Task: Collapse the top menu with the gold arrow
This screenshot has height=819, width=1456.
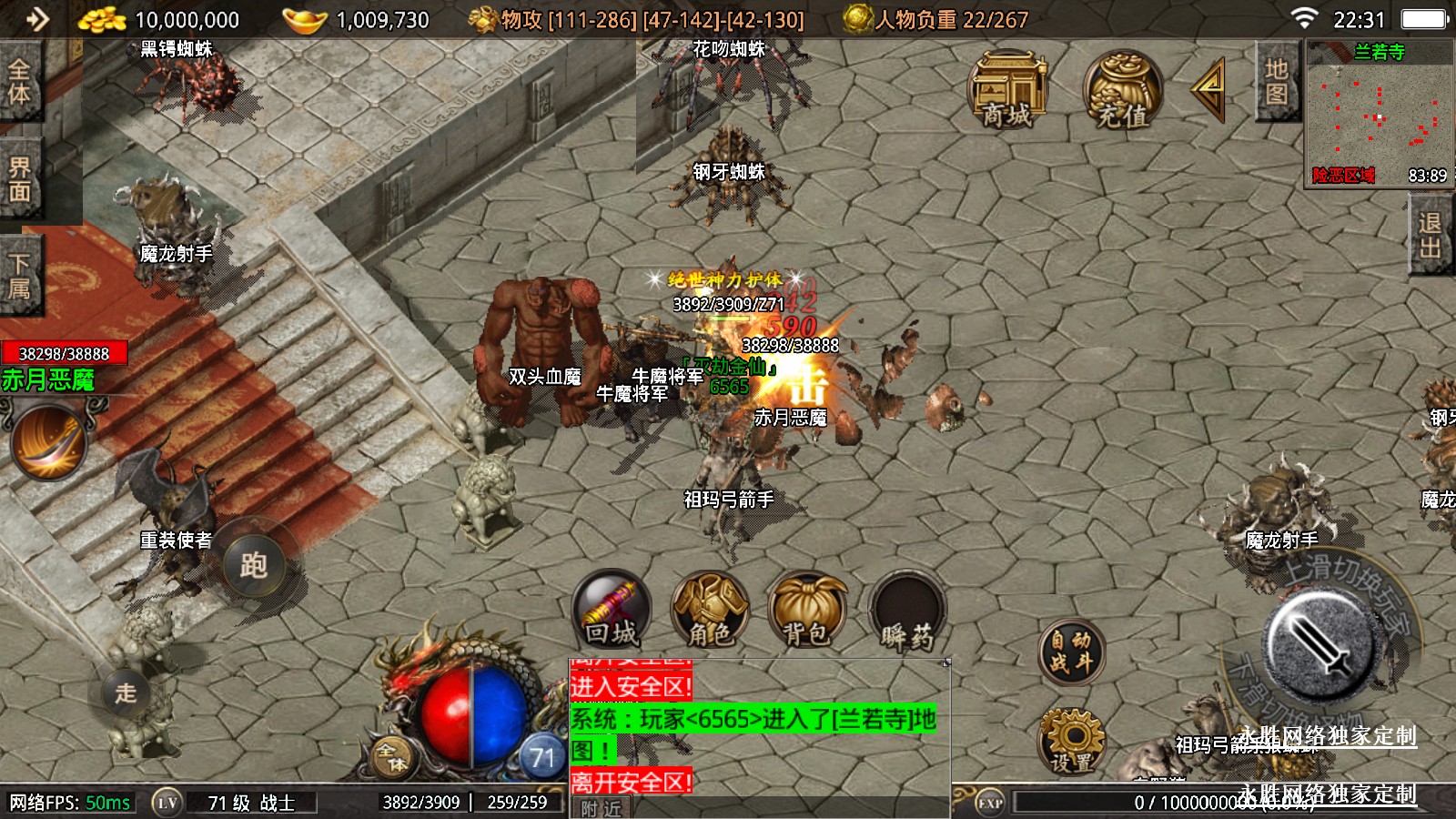Action: pyautogui.click(x=1209, y=88)
